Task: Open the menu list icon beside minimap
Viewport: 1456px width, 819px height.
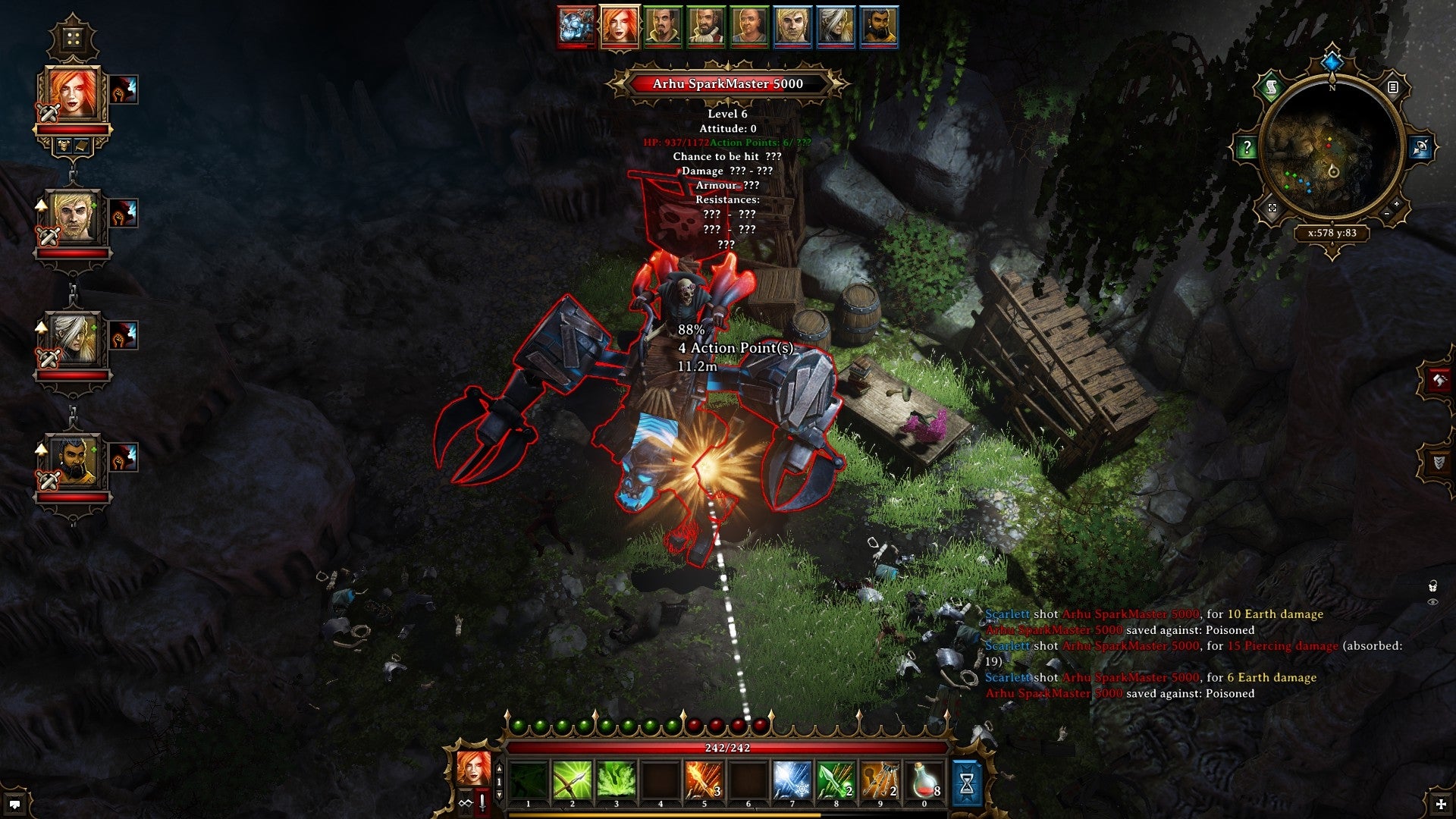Action: pos(1392,88)
